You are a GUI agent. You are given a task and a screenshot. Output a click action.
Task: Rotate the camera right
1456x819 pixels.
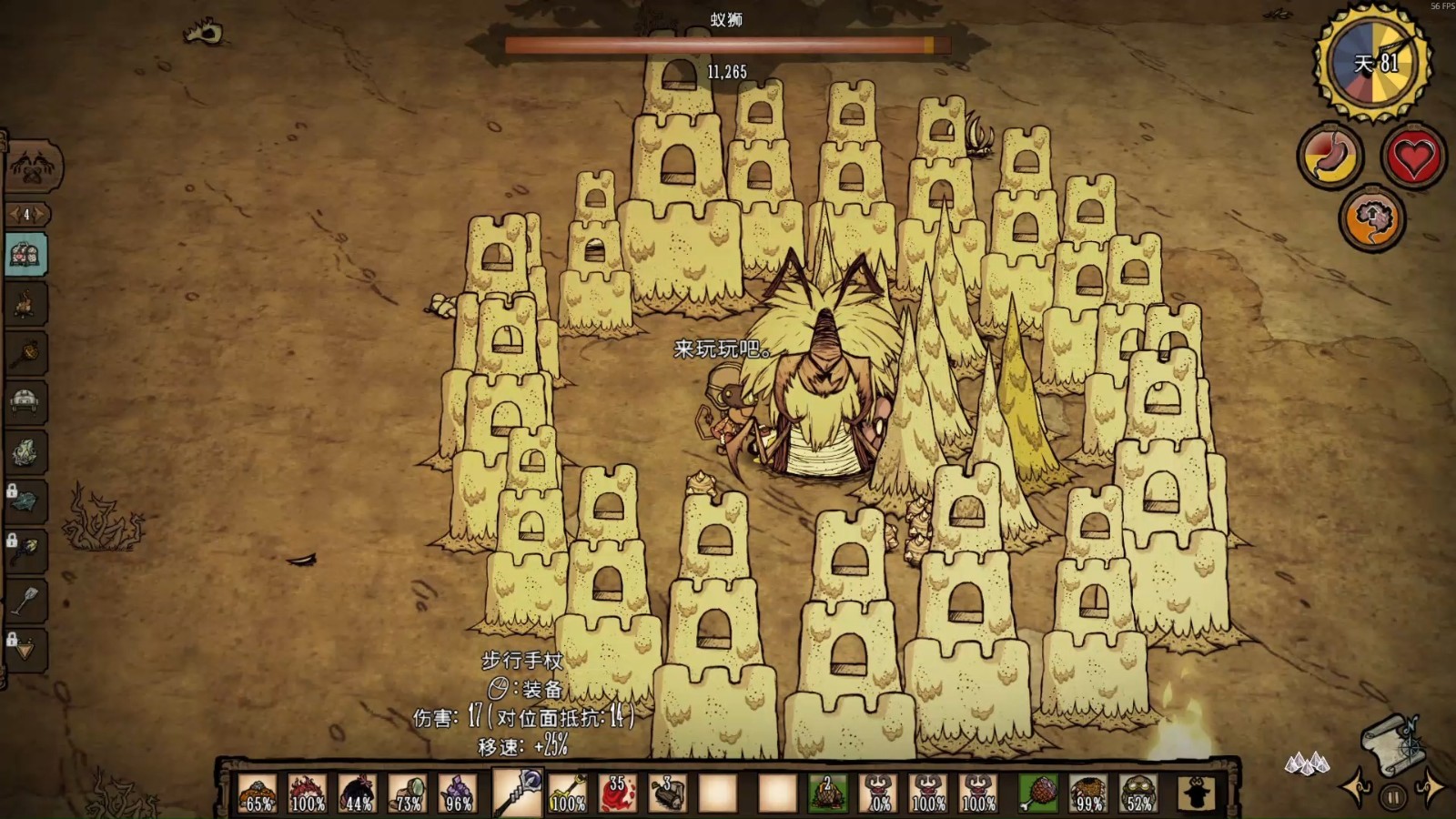pyautogui.click(x=1430, y=788)
